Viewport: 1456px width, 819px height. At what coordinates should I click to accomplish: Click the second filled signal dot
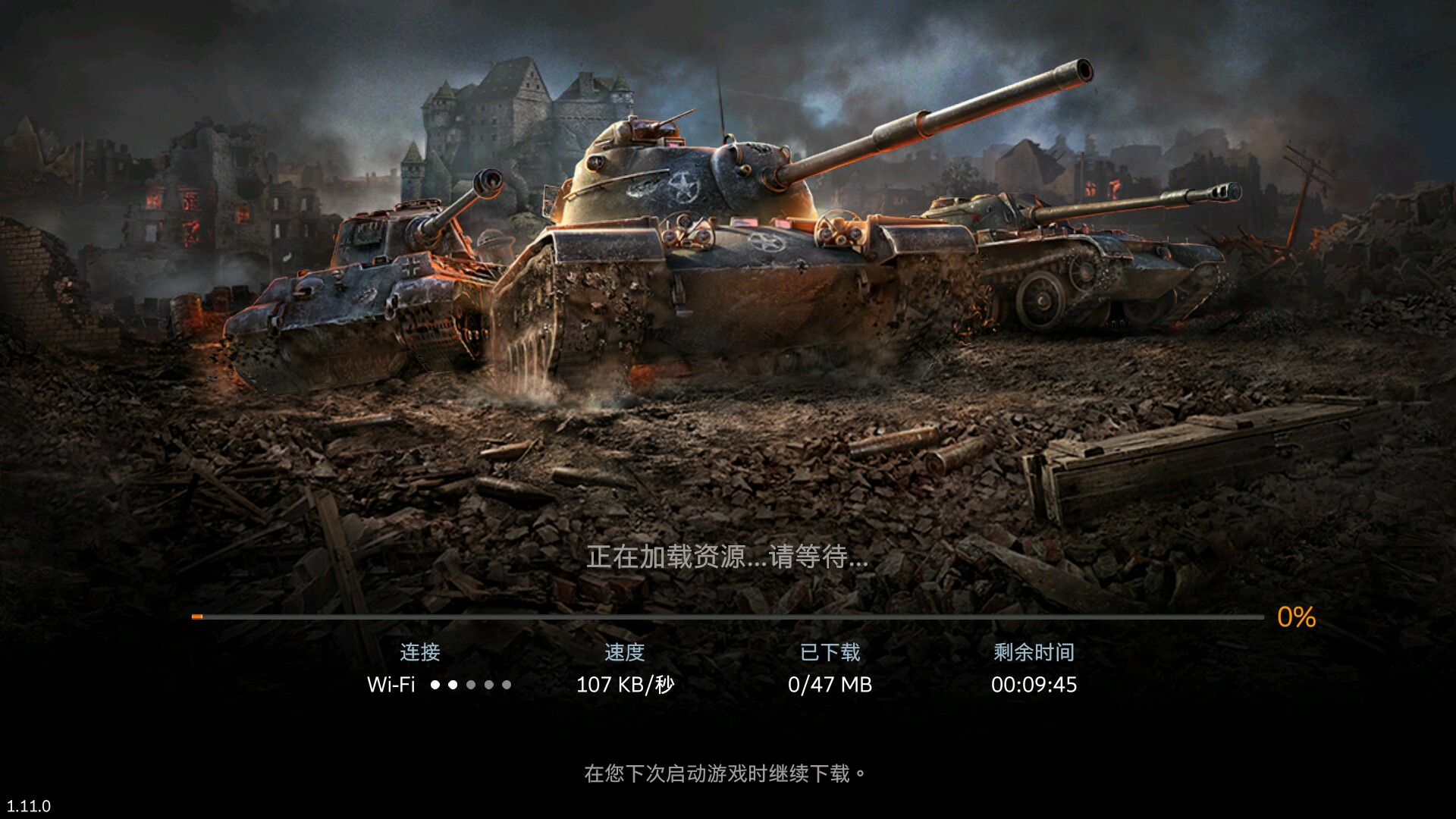coord(453,685)
